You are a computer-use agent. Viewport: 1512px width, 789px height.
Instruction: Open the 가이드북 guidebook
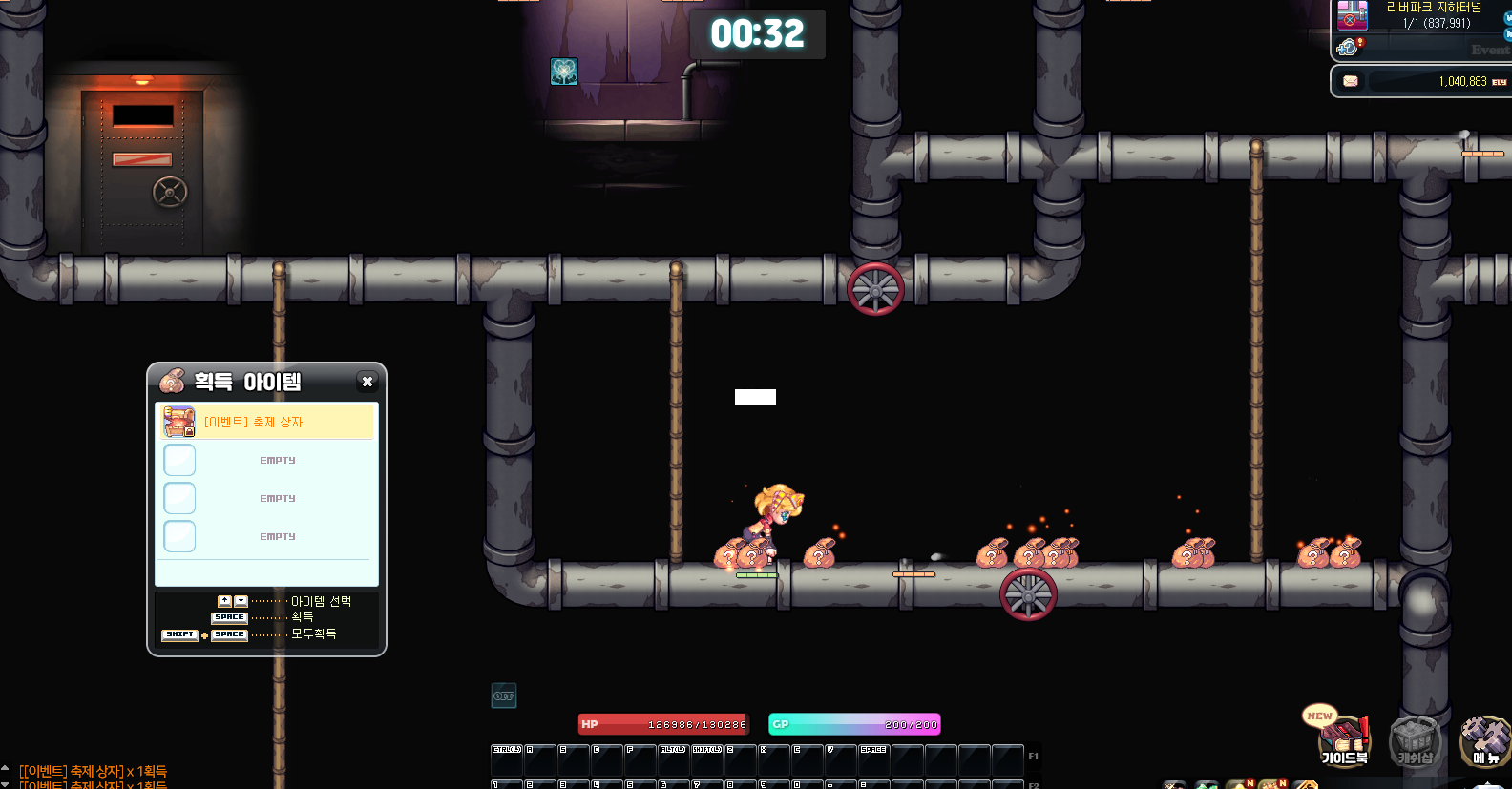tap(1343, 742)
